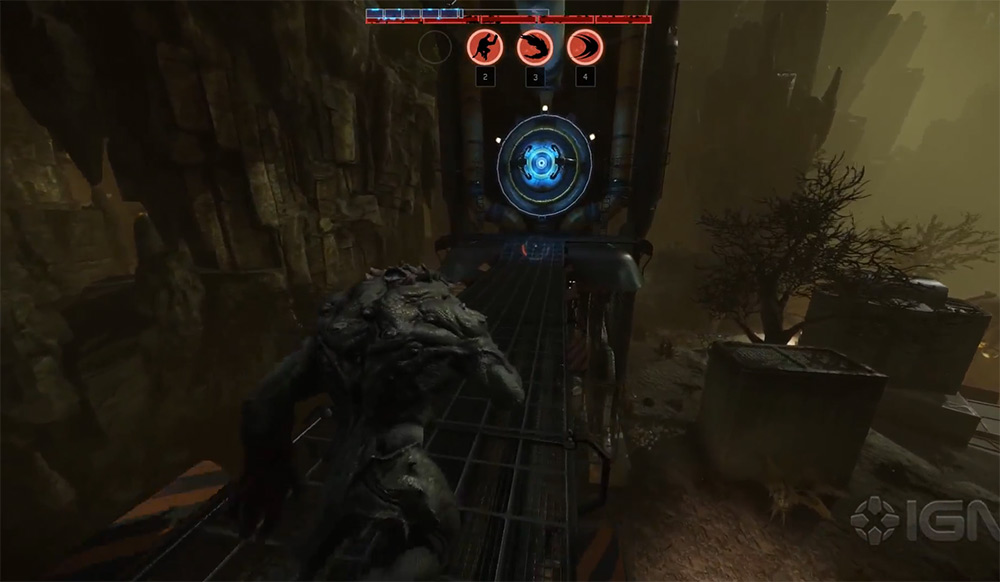This screenshot has height=582, width=1000.
Task: Use the Fire Breath ability icon
Action: coord(535,47)
